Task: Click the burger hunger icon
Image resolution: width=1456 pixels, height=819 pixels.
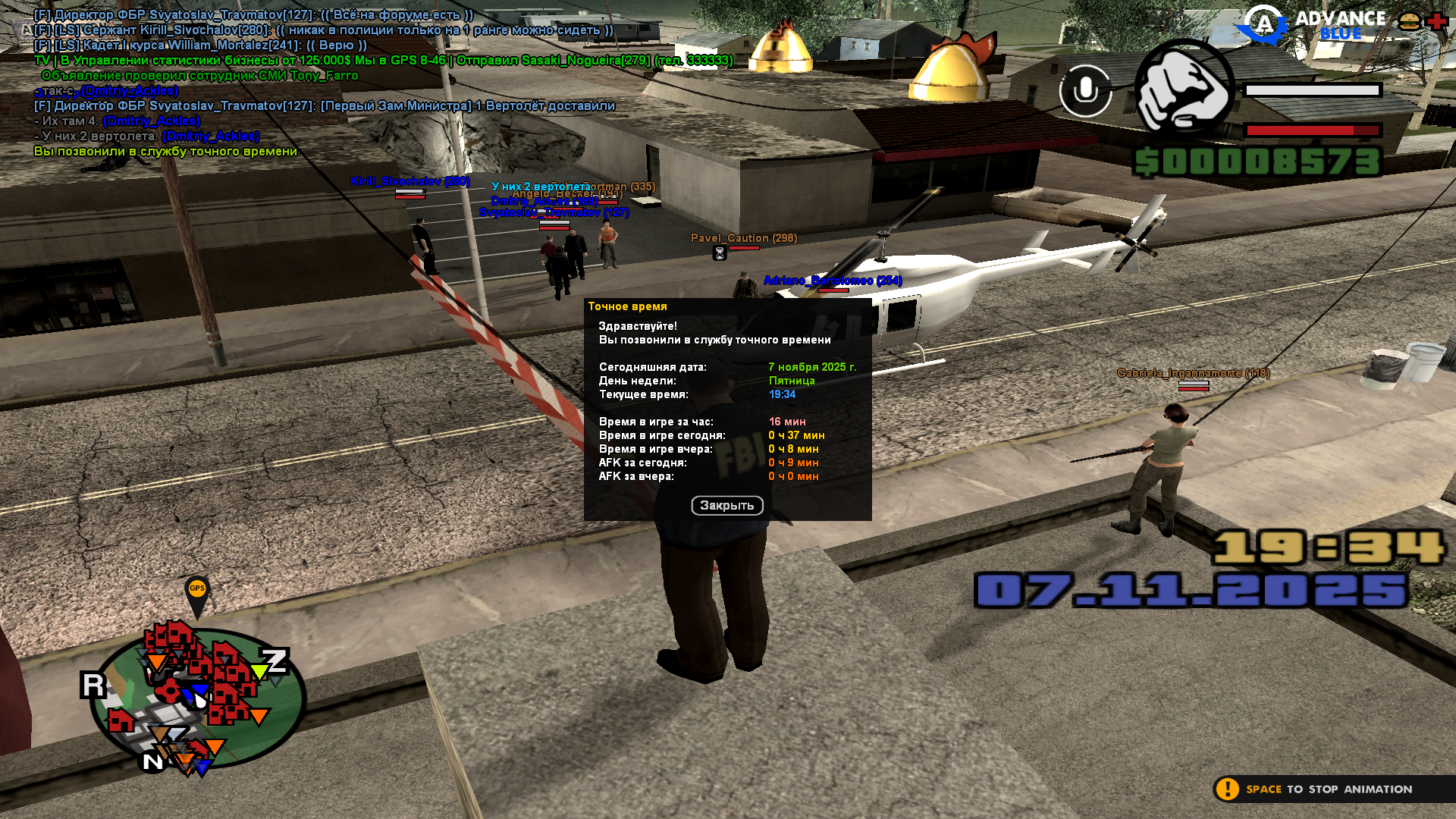Action: click(x=1410, y=21)
